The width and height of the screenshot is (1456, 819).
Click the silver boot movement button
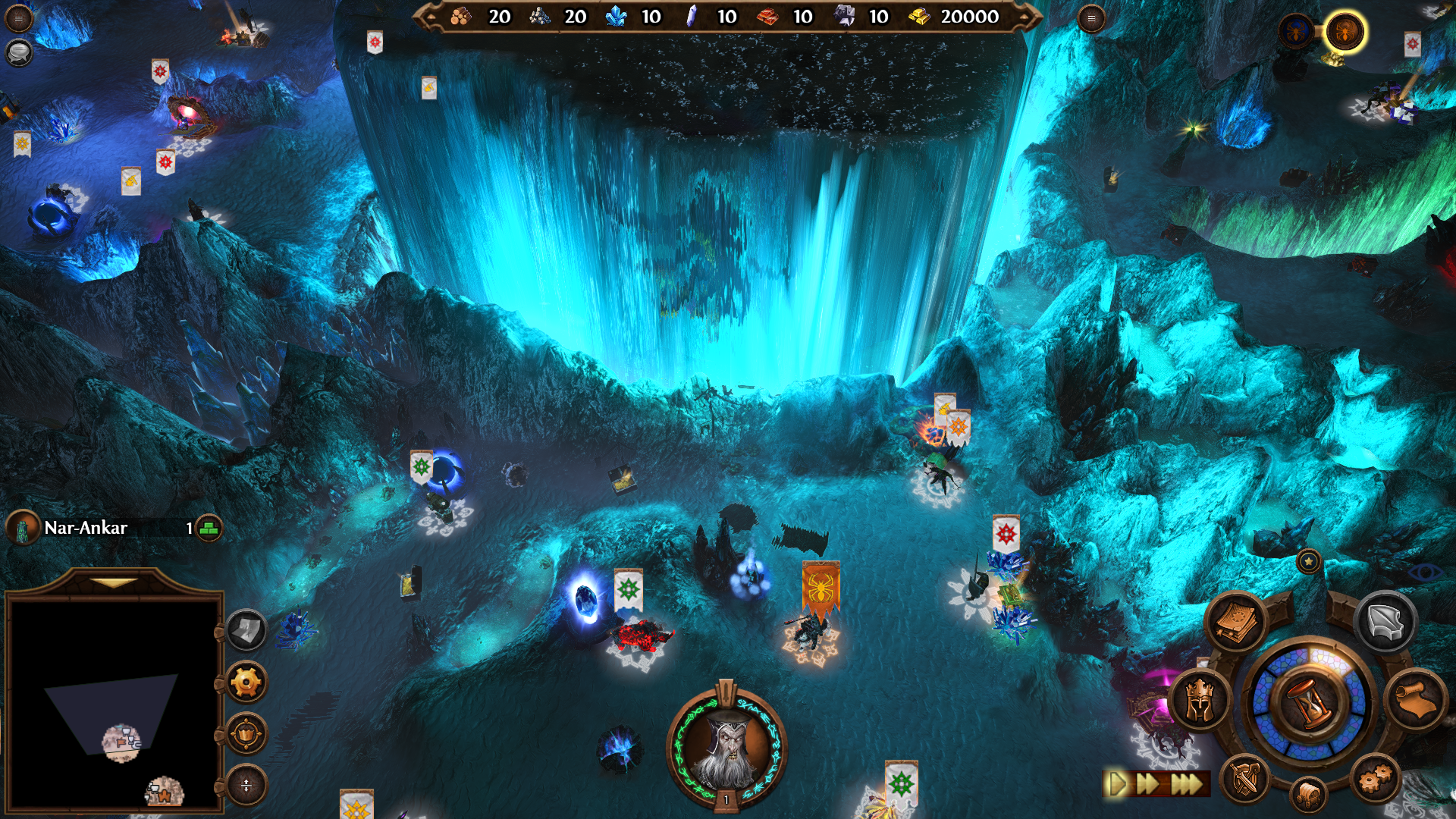tap(1385, 623)
